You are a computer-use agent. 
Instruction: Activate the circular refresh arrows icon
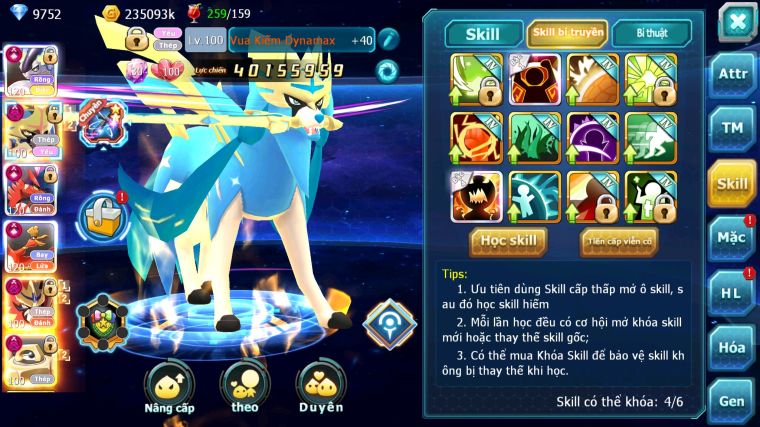coord(387,71)
